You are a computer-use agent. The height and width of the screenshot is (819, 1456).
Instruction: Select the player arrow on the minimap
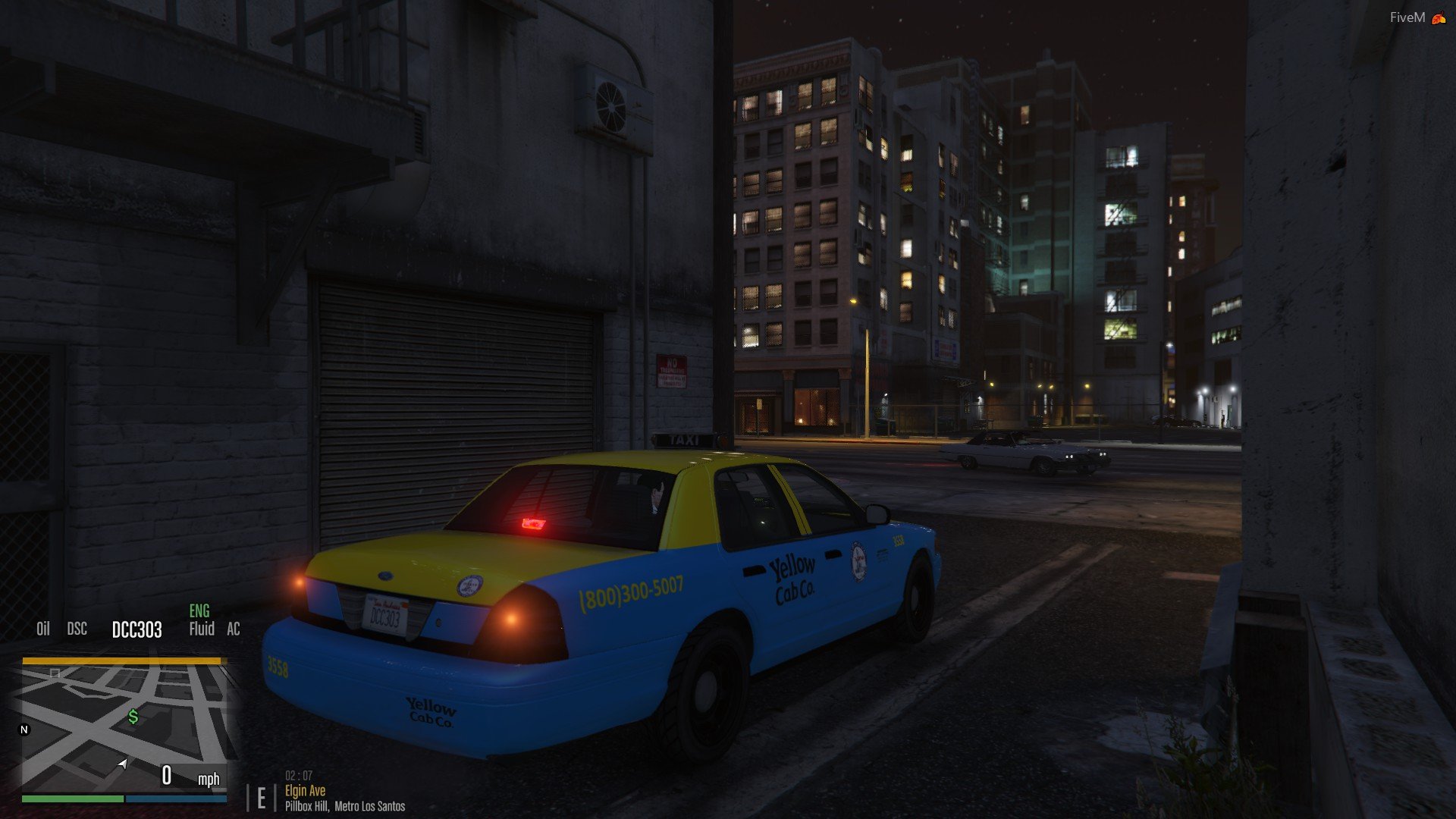tap(123, 764)
